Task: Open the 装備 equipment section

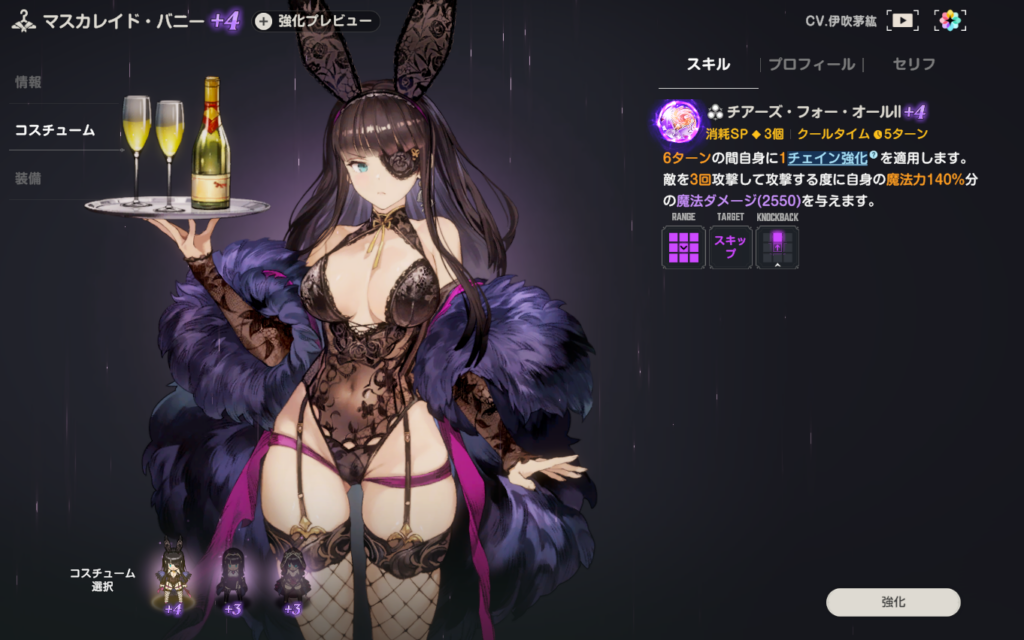Action: coord(28,178)
